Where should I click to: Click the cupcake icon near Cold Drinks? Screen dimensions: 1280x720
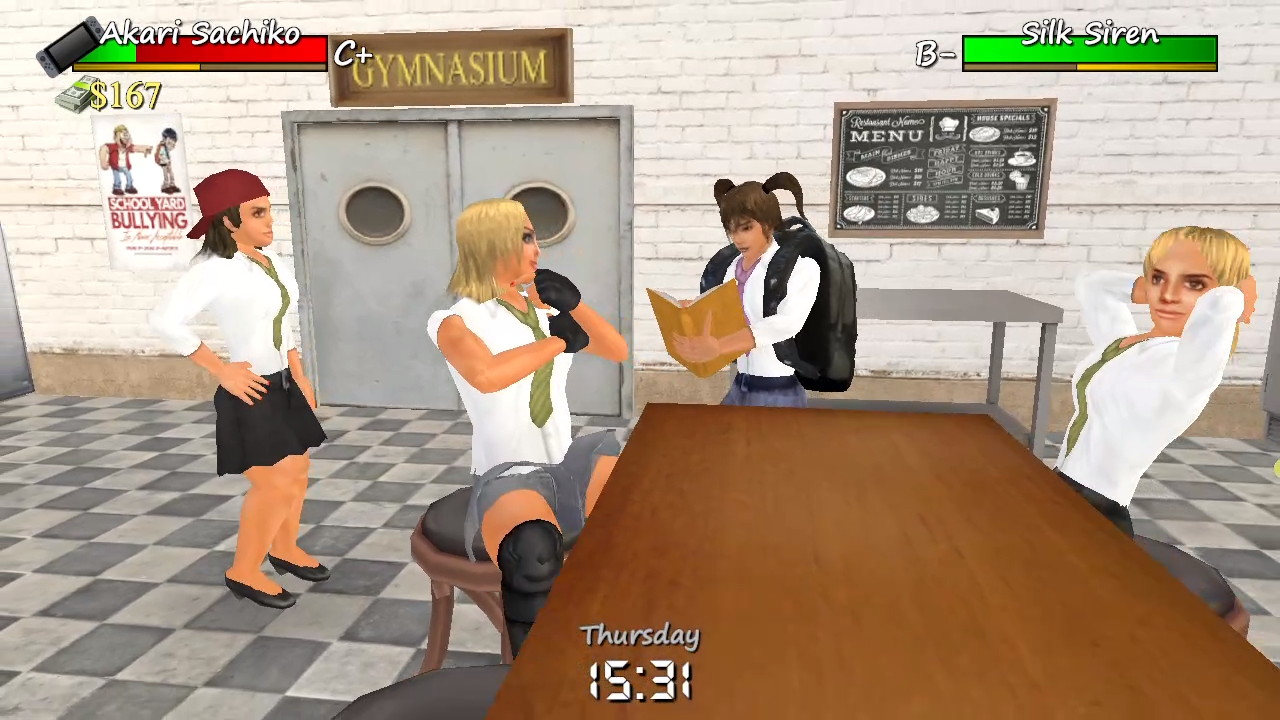coord(1020,182)
